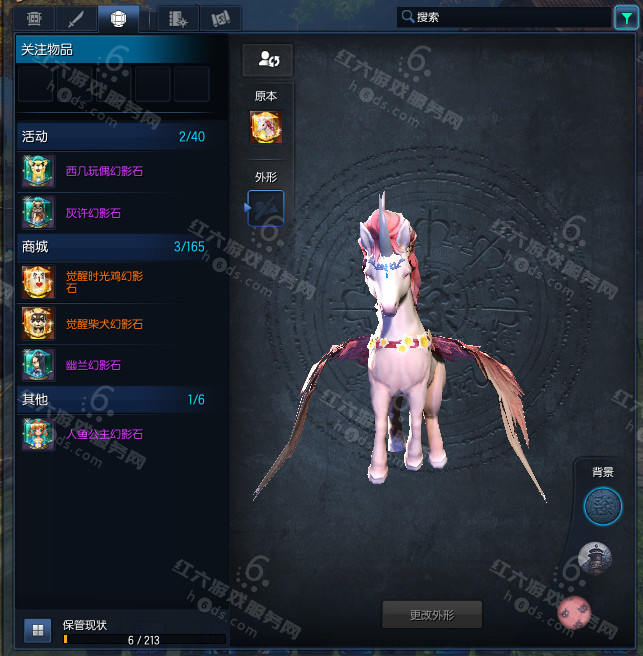
Task: Select 觉醒时光鸡幻影石 from the shop list
Action: [104, 282]
